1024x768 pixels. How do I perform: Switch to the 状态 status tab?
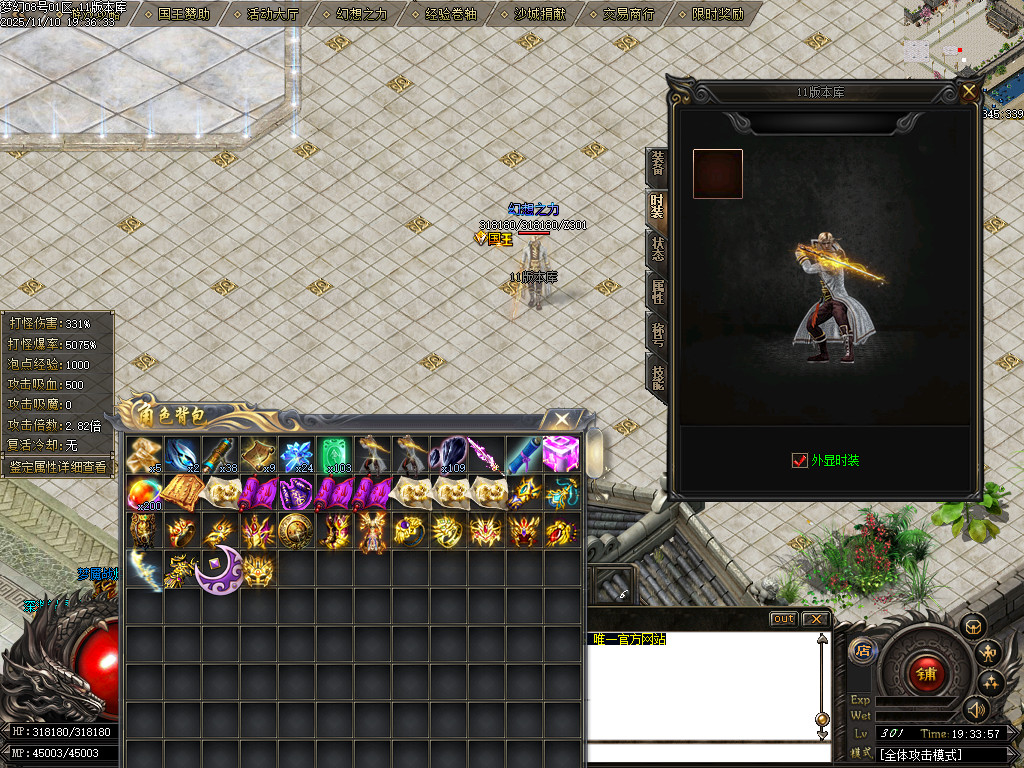pos(657,249)
